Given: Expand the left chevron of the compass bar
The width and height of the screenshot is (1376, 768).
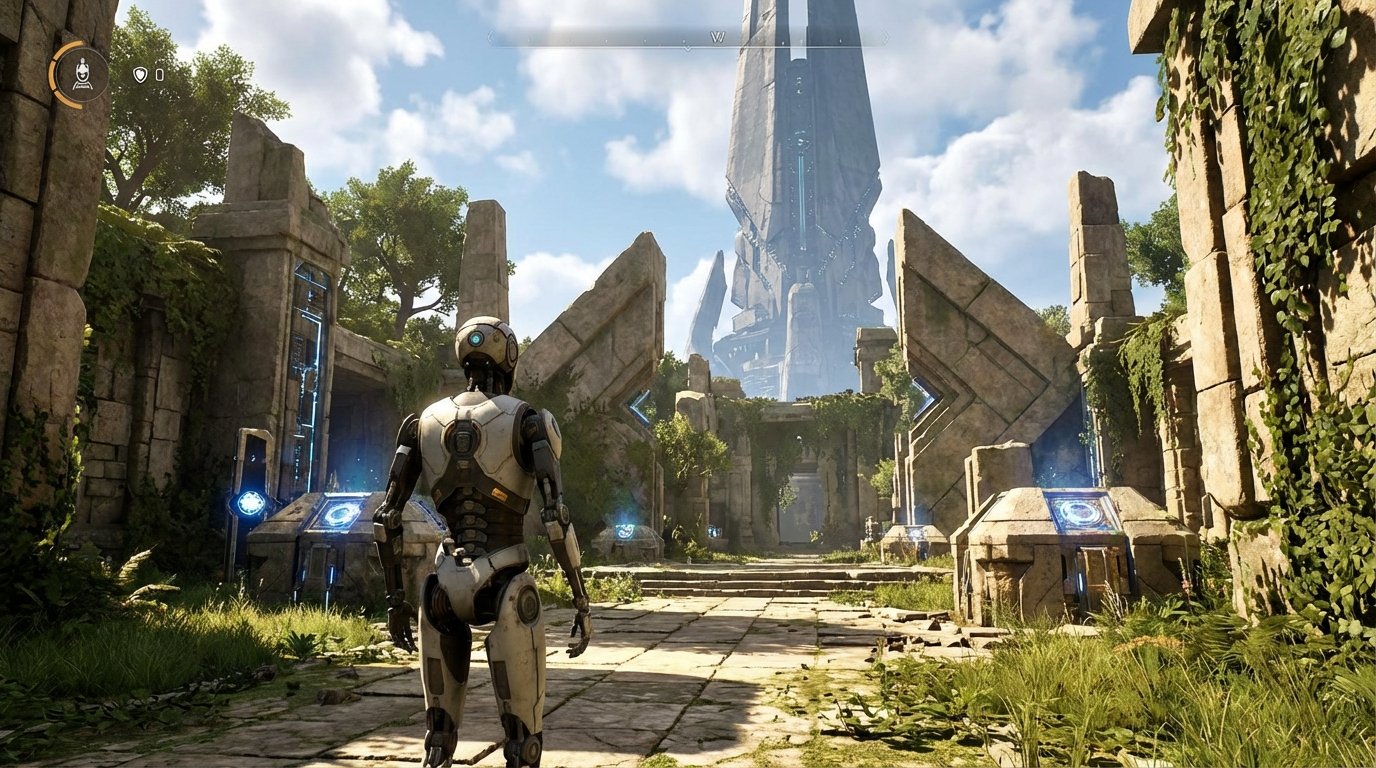Looking at the screenshot, I should click(489, 35).
